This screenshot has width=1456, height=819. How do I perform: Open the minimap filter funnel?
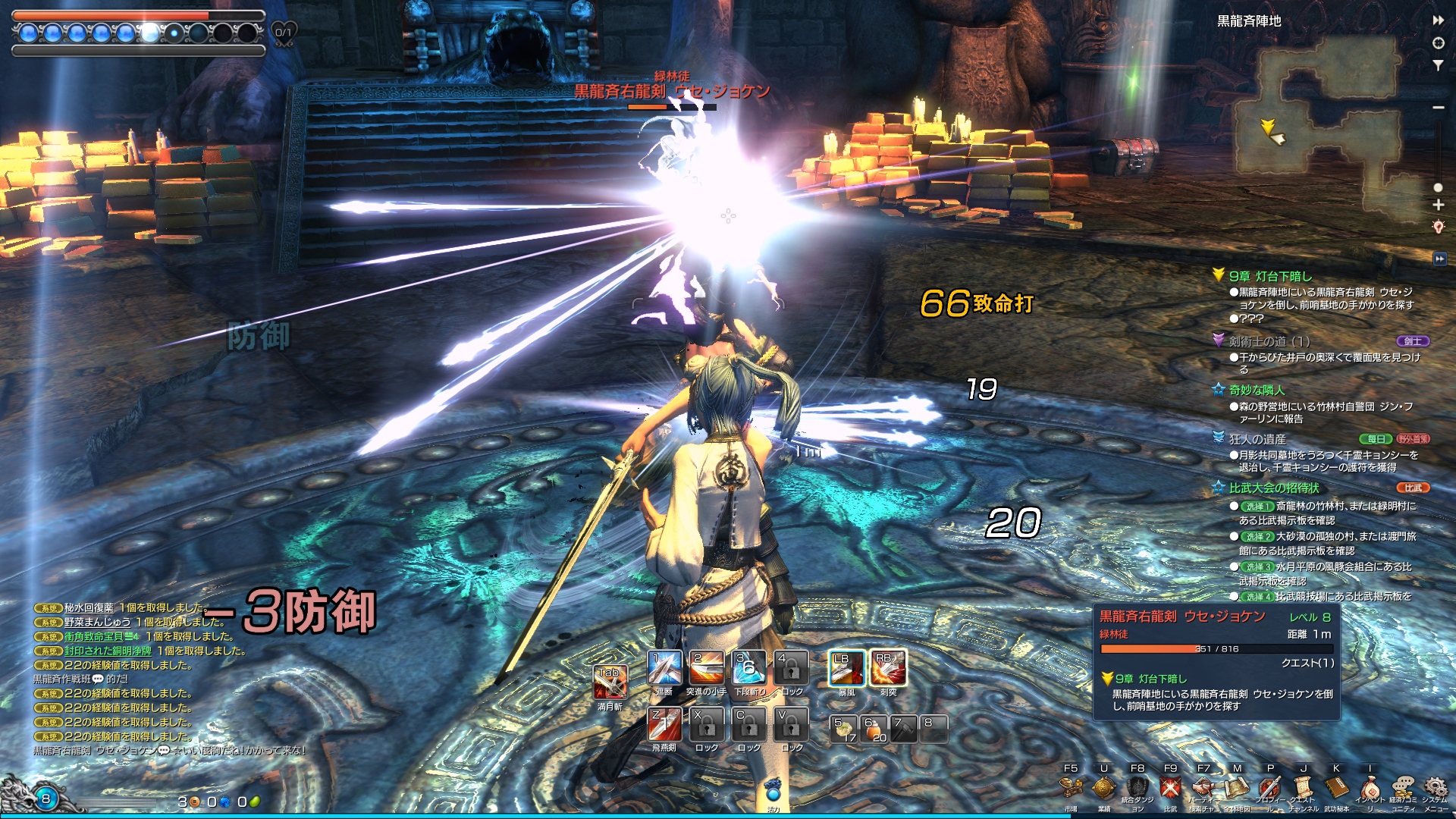coord(1438,66)
